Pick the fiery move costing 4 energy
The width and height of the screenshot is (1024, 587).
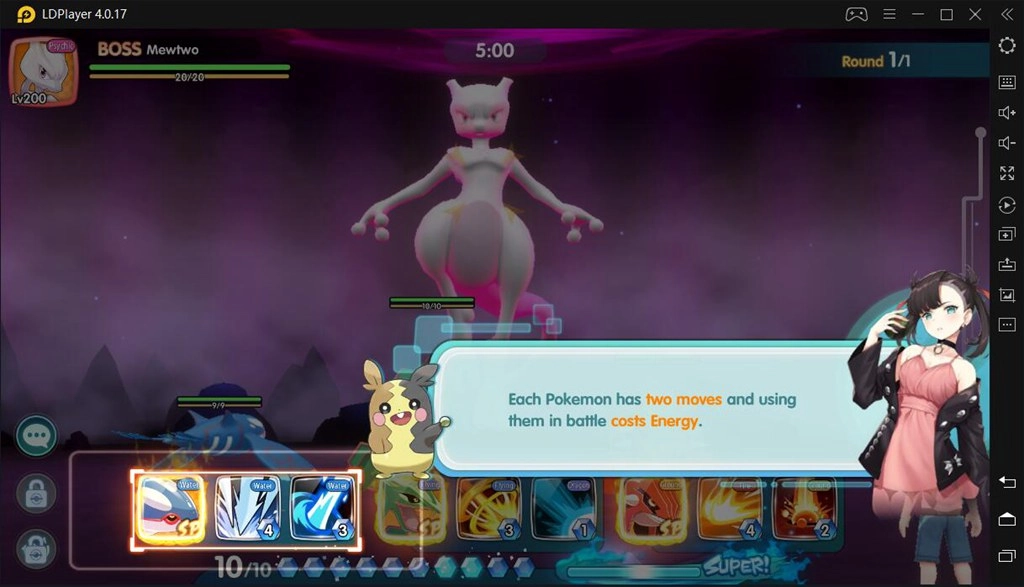coord(729,511)
